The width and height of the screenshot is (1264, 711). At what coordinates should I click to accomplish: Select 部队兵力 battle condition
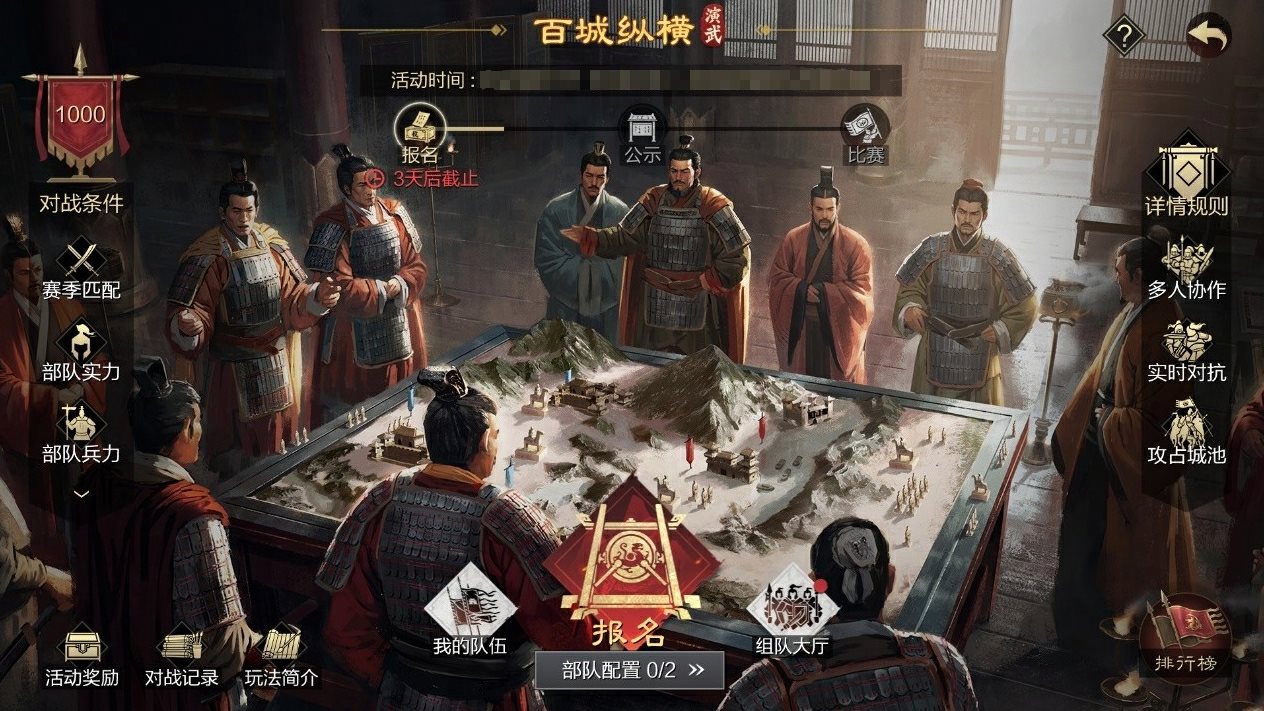[x=81, y=432]
